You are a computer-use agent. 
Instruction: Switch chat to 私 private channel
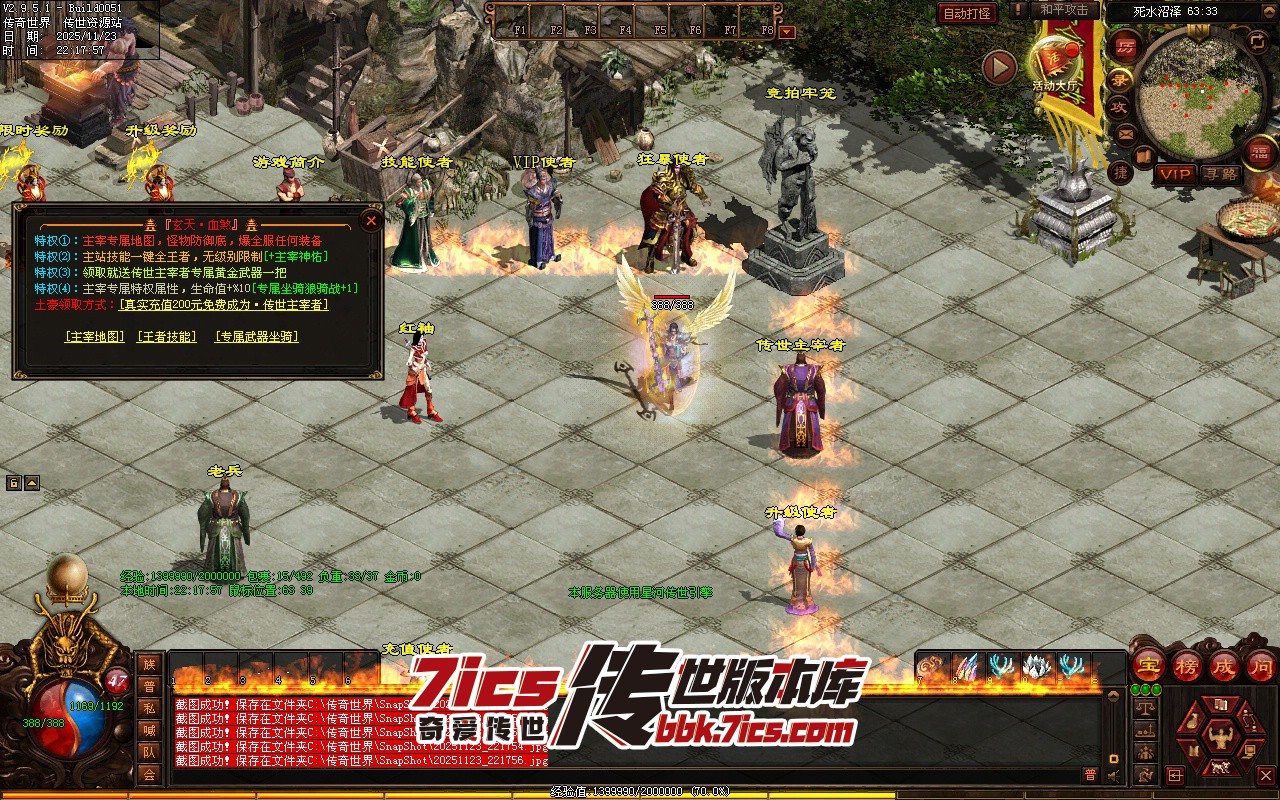pos(149,708)
